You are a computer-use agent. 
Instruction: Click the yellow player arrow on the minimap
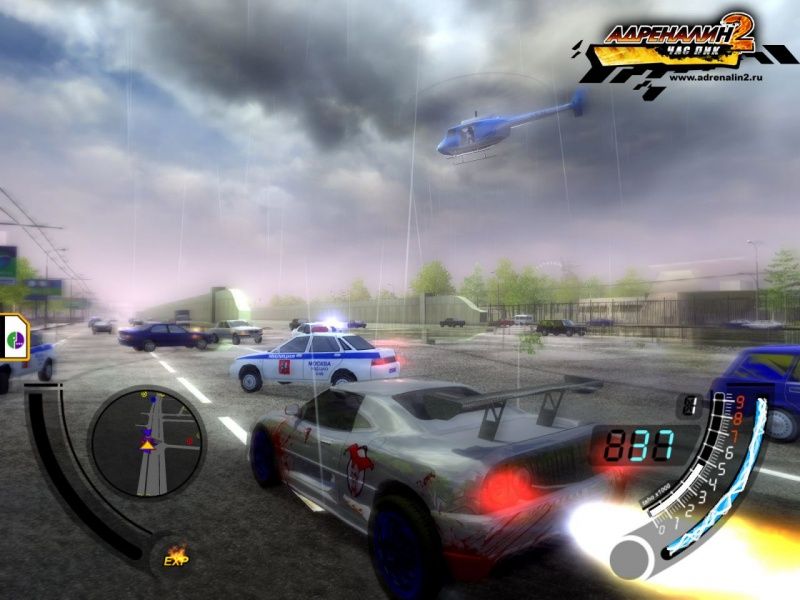[x=147, y=444]
